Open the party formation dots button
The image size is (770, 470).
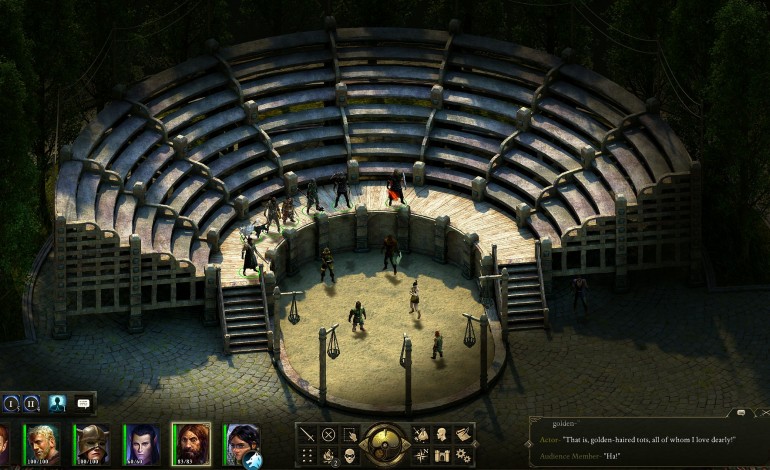pos(306,455)
